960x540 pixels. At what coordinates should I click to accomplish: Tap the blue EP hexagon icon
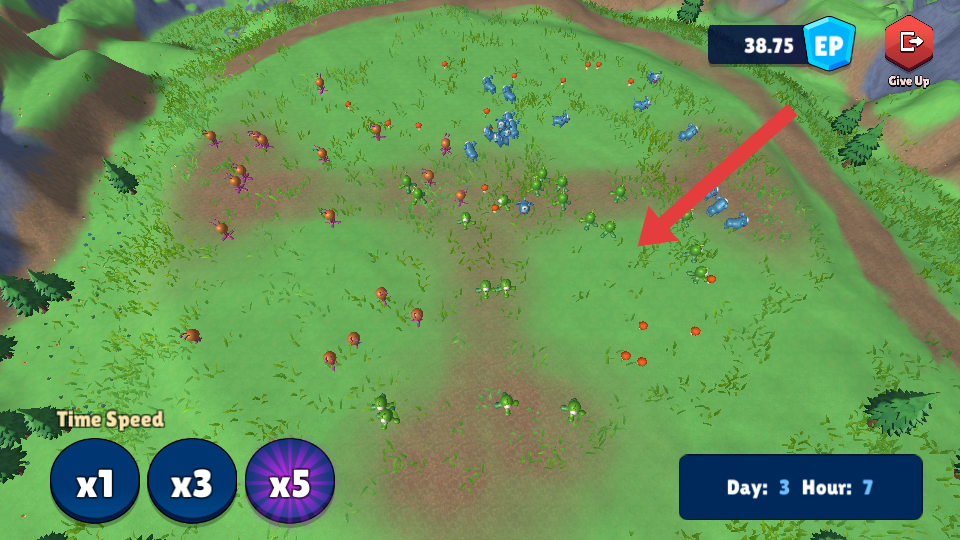[x=830, y=44]
